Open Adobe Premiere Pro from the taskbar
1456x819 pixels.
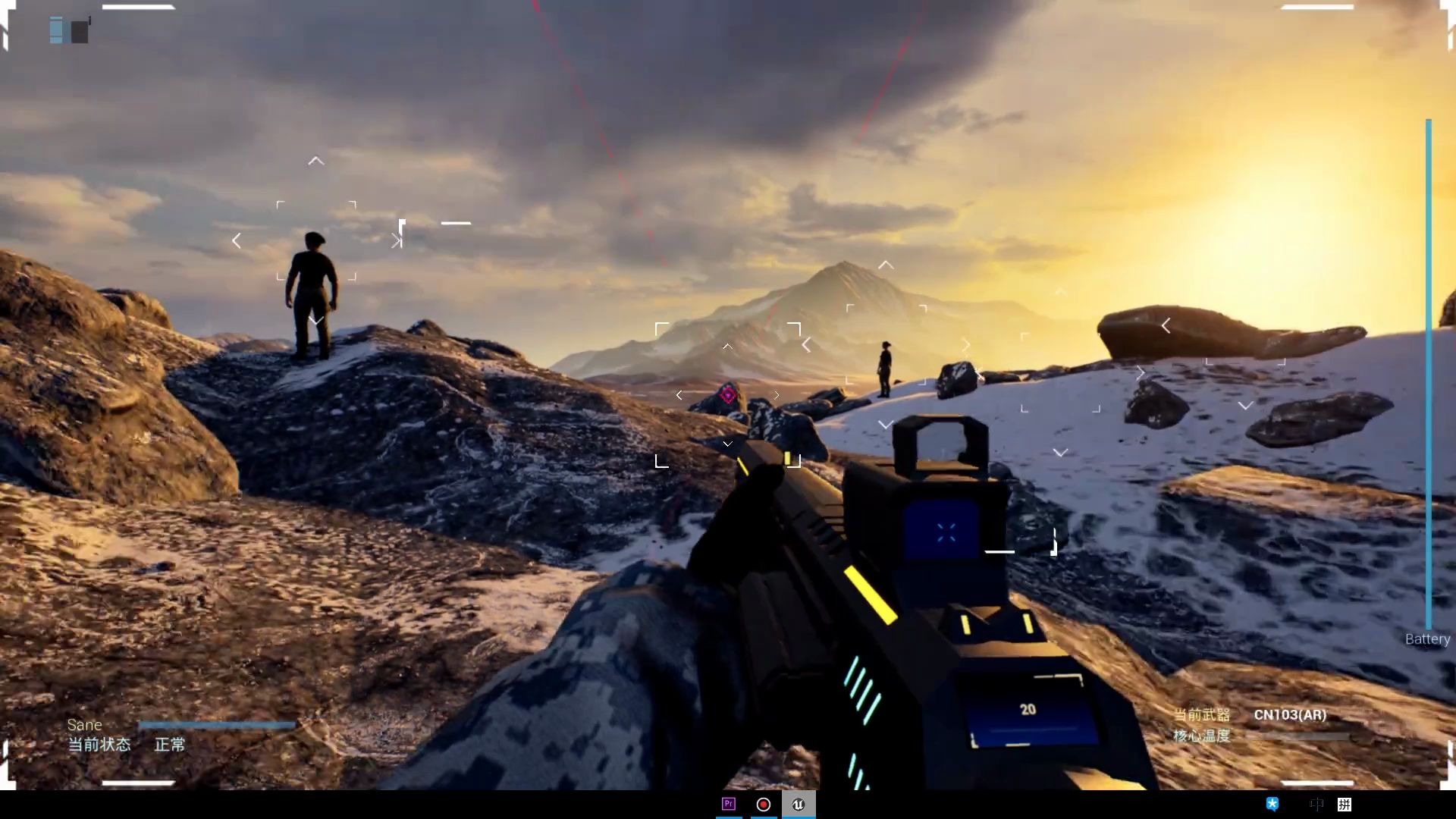coord(729,804)
